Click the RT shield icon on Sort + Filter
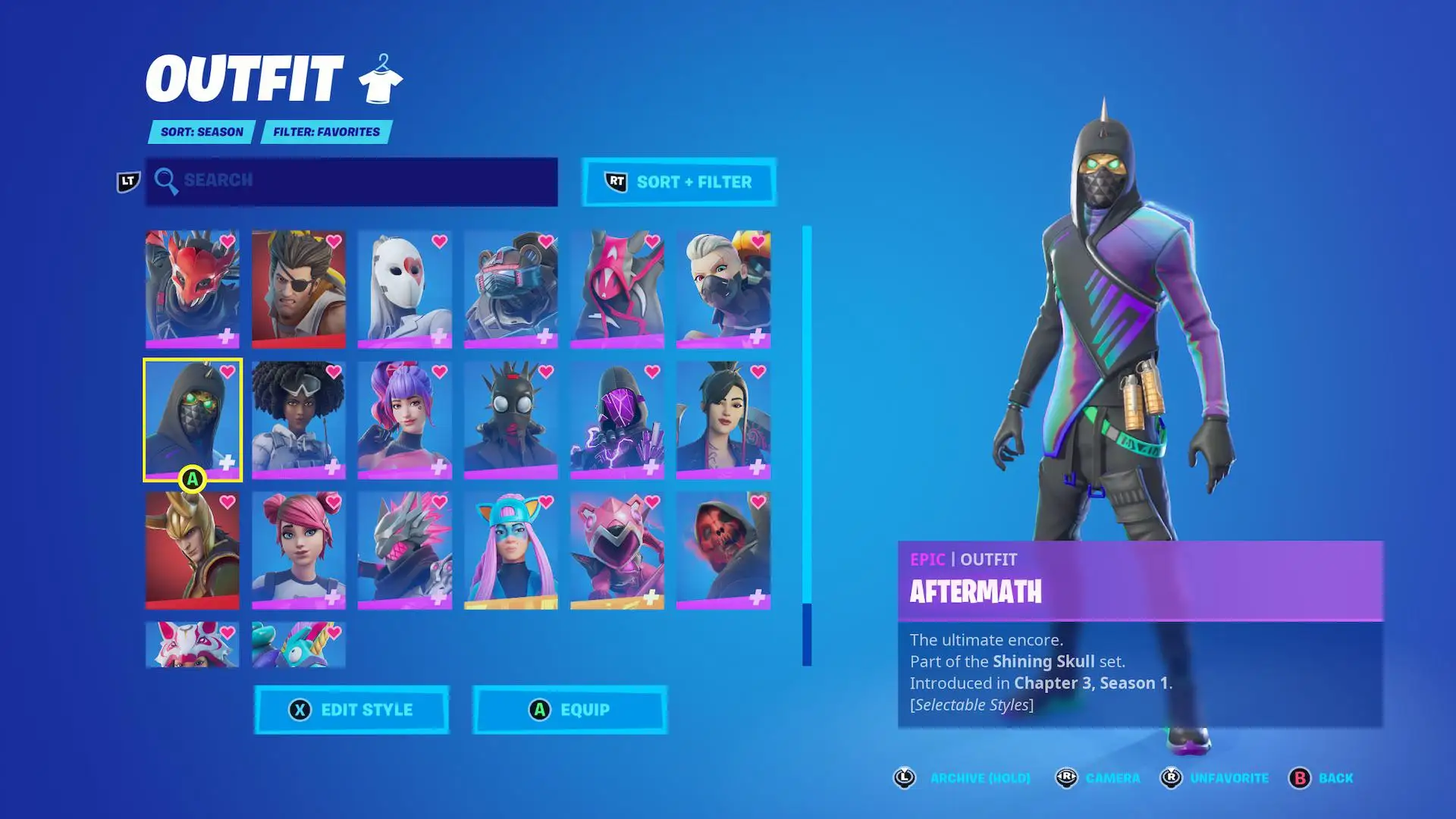 coord(617,182)
